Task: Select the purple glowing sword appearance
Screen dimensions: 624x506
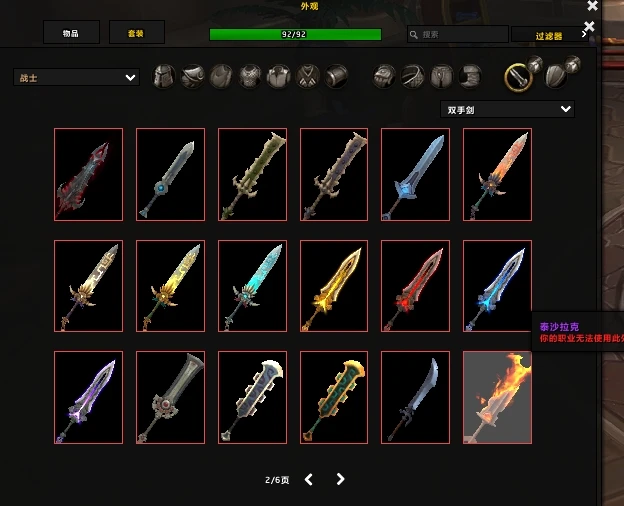Action: click(89, 397)
